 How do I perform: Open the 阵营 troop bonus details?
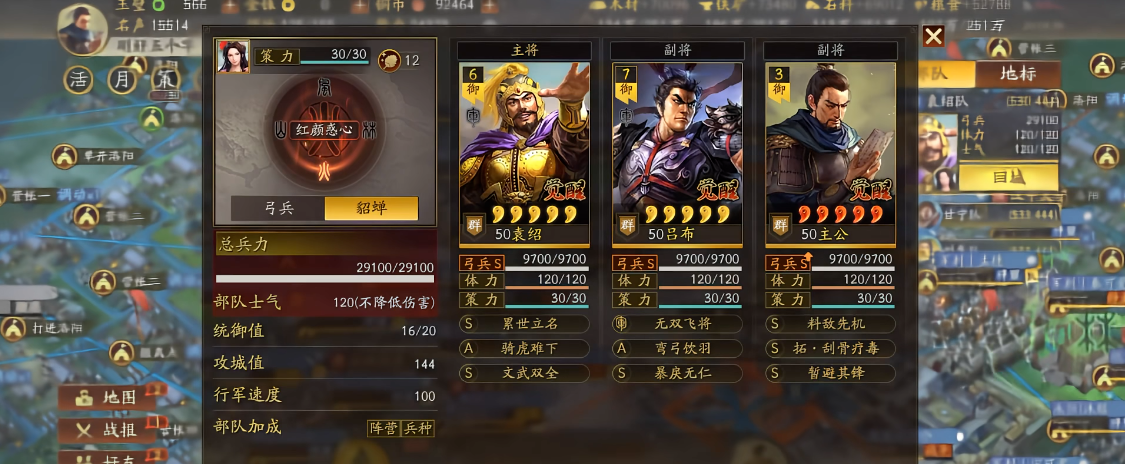(x=383, y=428)
